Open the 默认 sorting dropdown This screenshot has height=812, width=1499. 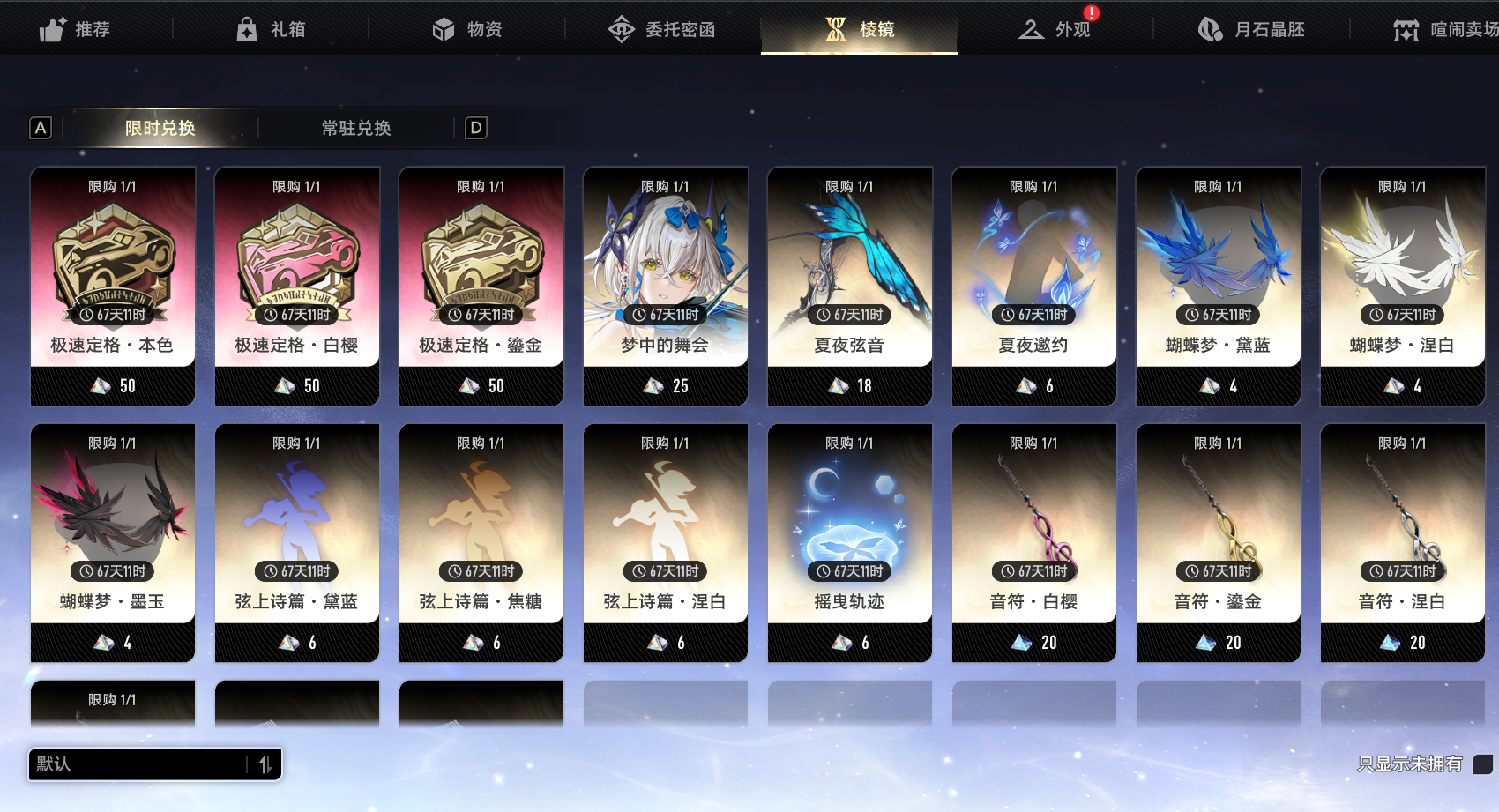click(155, 764)
